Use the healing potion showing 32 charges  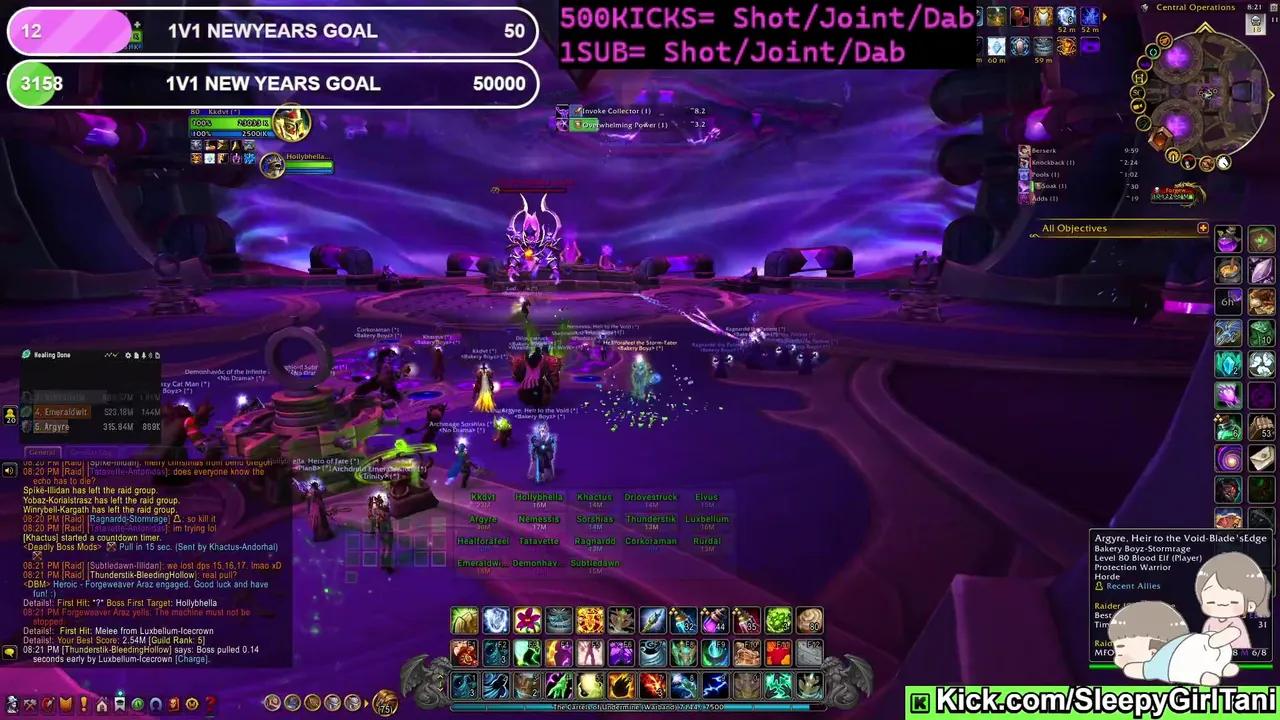685,621
